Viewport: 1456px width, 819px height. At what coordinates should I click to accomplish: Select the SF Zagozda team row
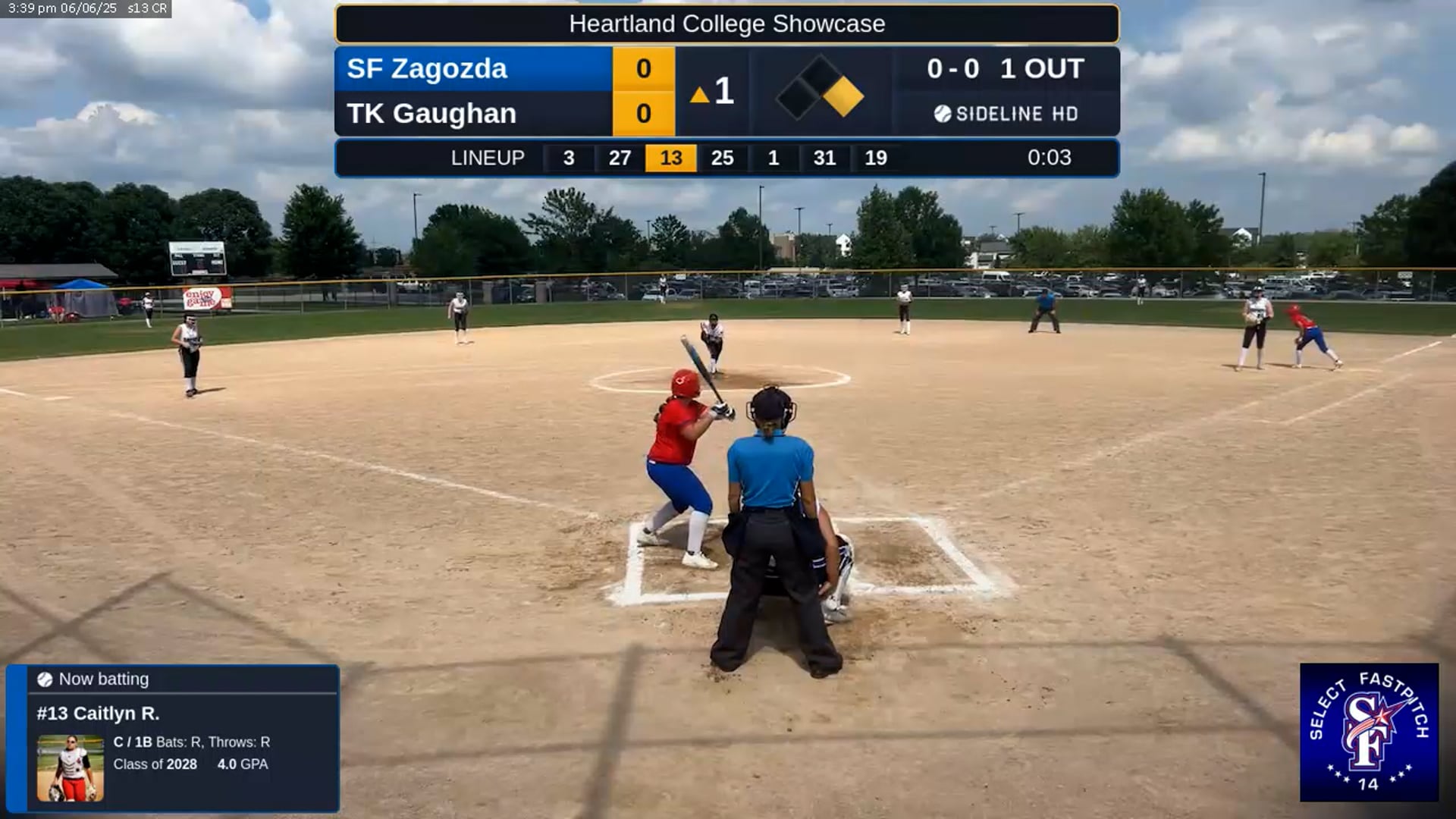tap(474, 69)
